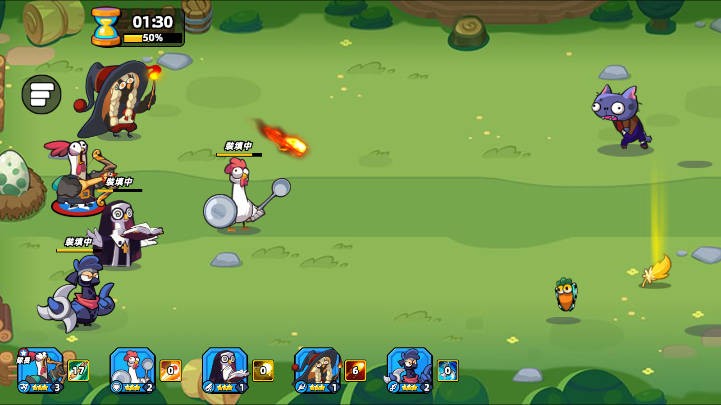721x405 pixels.
Task: Select the witch hat unit card
Action: [x=317, y=370]
